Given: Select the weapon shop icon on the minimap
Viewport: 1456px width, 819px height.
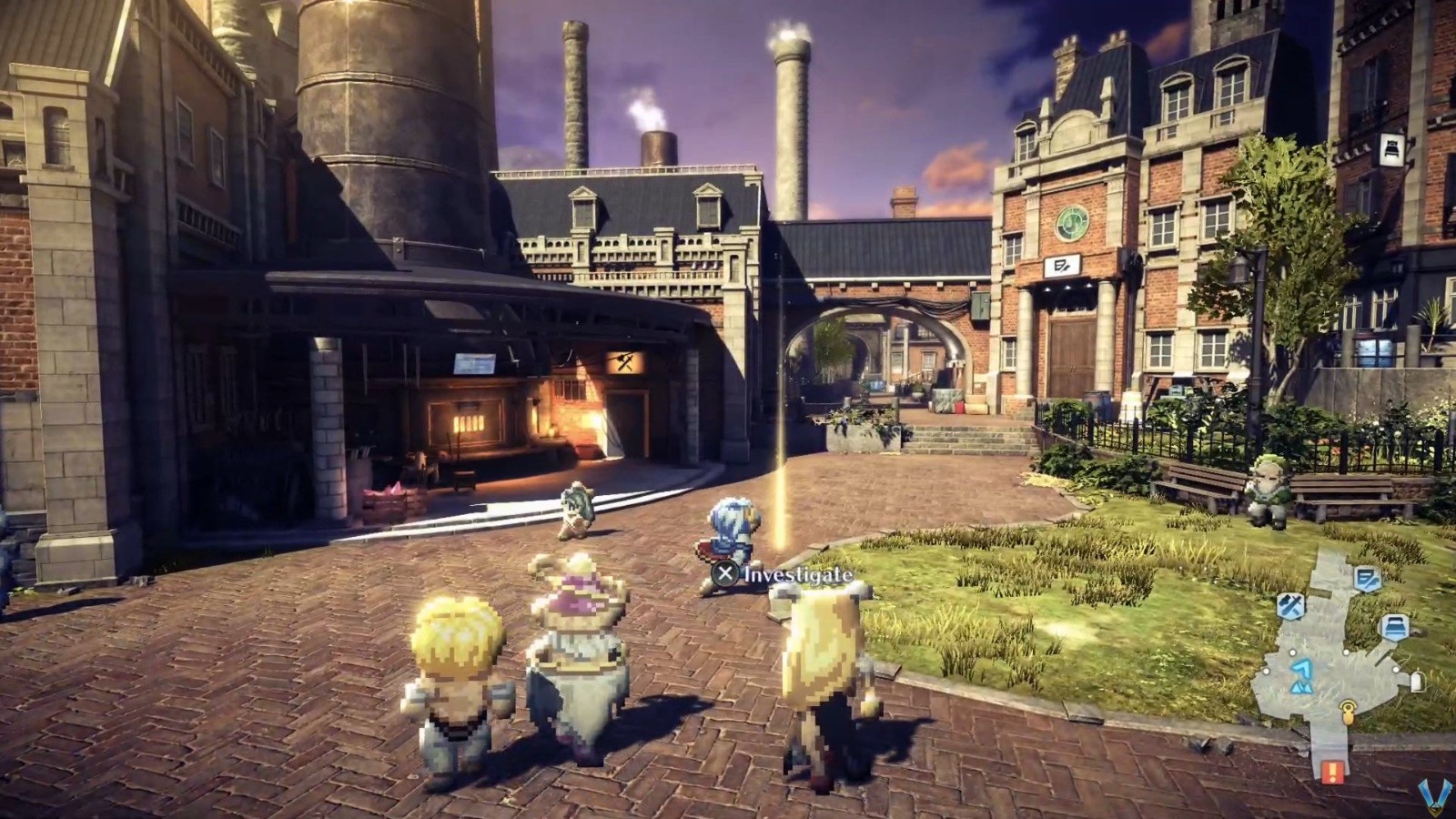Looking at the screenshot, I should tap(1289, 604).
